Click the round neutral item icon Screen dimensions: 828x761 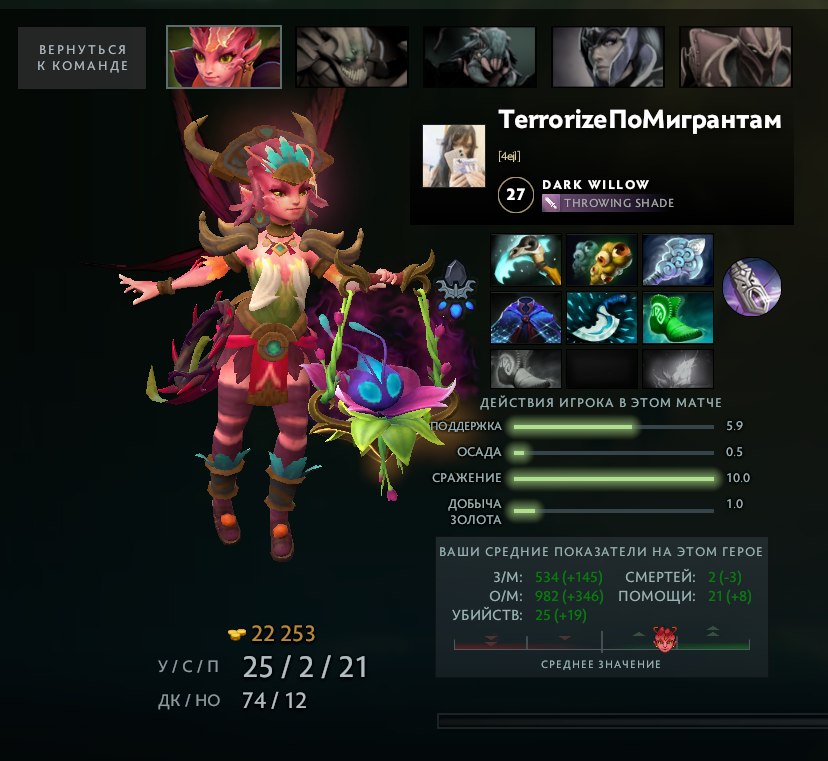click(751, 287)
